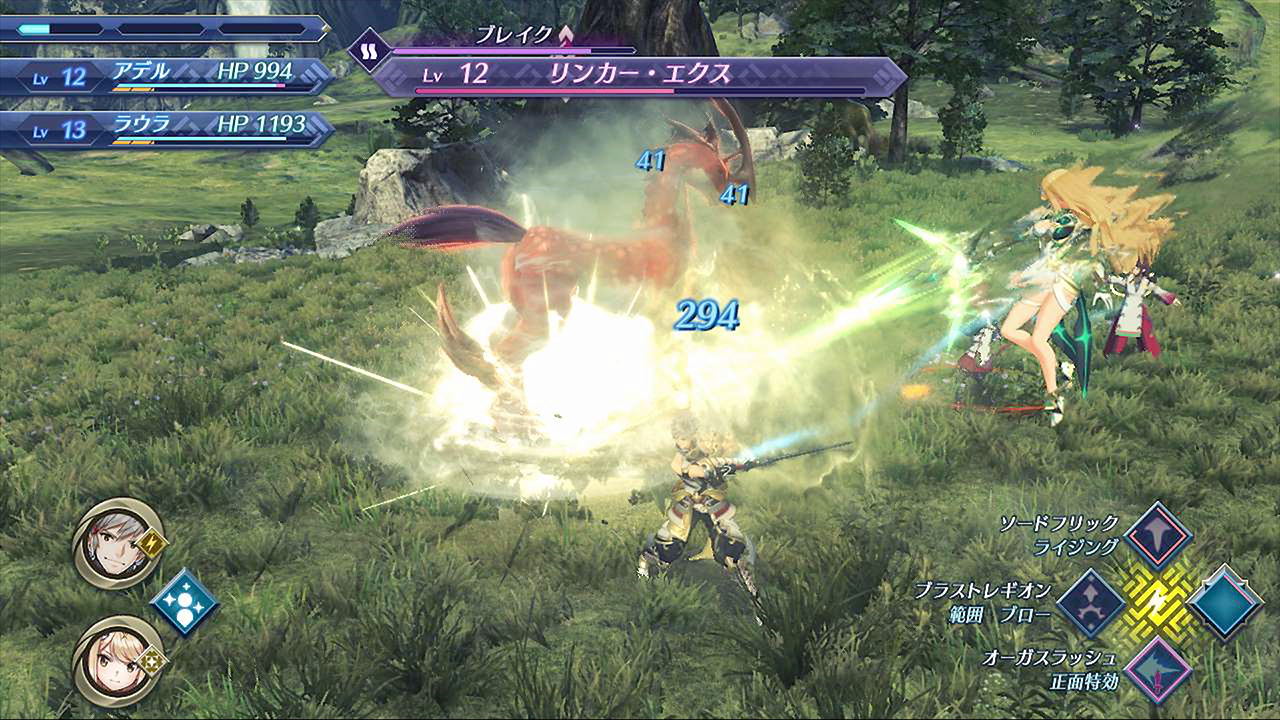
Task: Activate the Sword Flick art icon
Action: [x=1158, y=536]
